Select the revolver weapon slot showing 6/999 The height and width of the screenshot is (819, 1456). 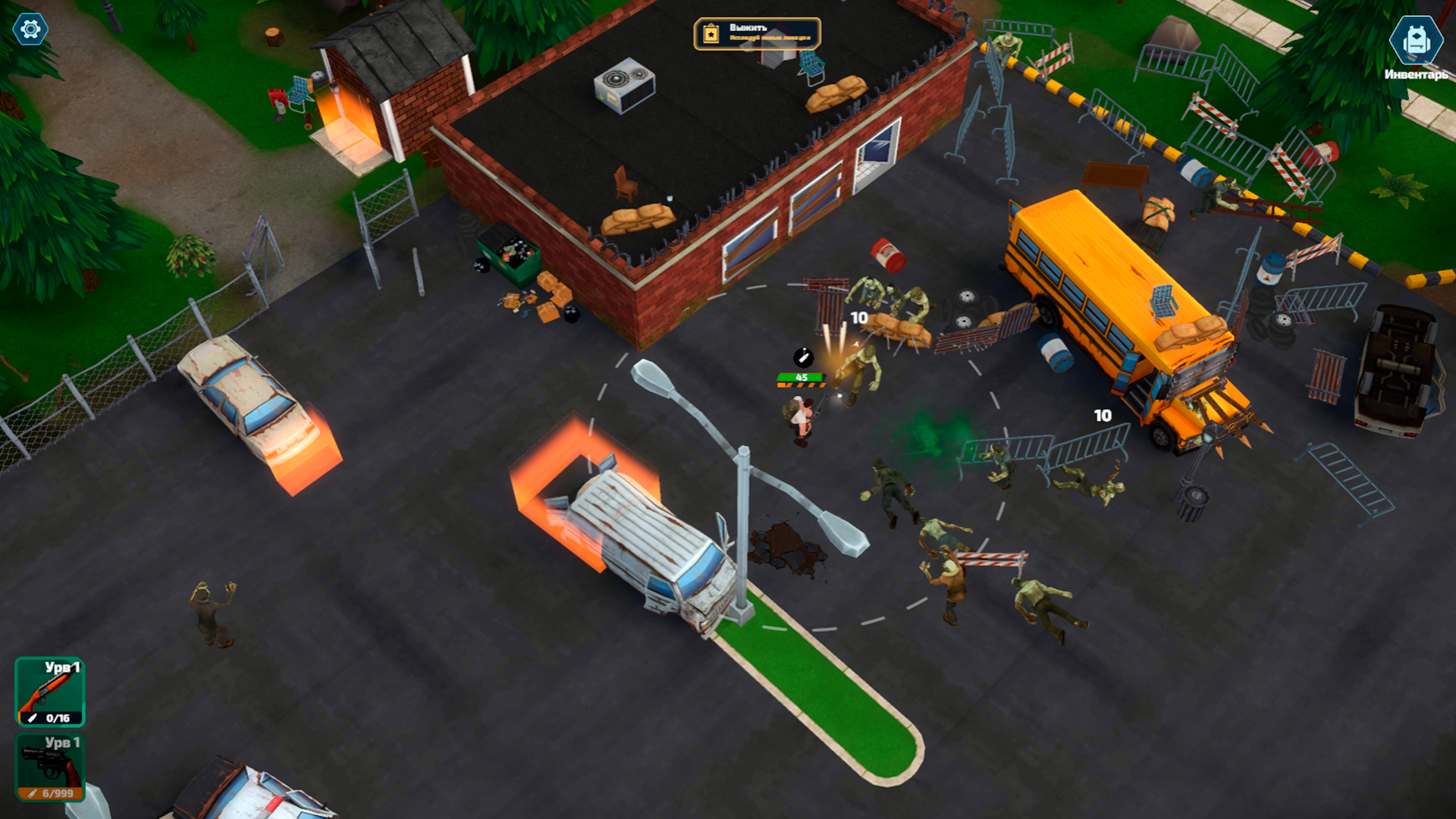(51, 767)
